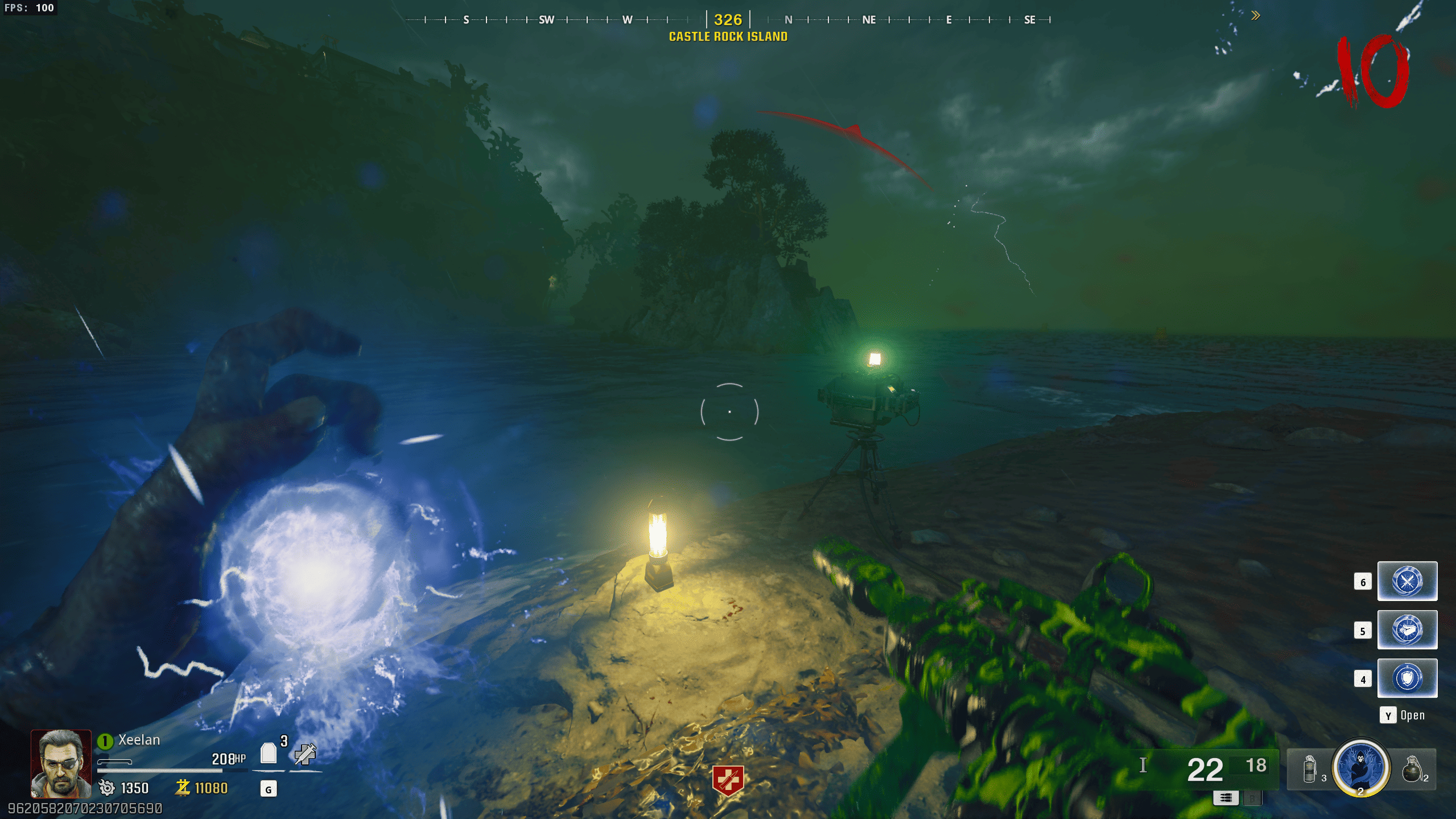
Task: Click the salvage gear icon
Action: pos(107,788)
